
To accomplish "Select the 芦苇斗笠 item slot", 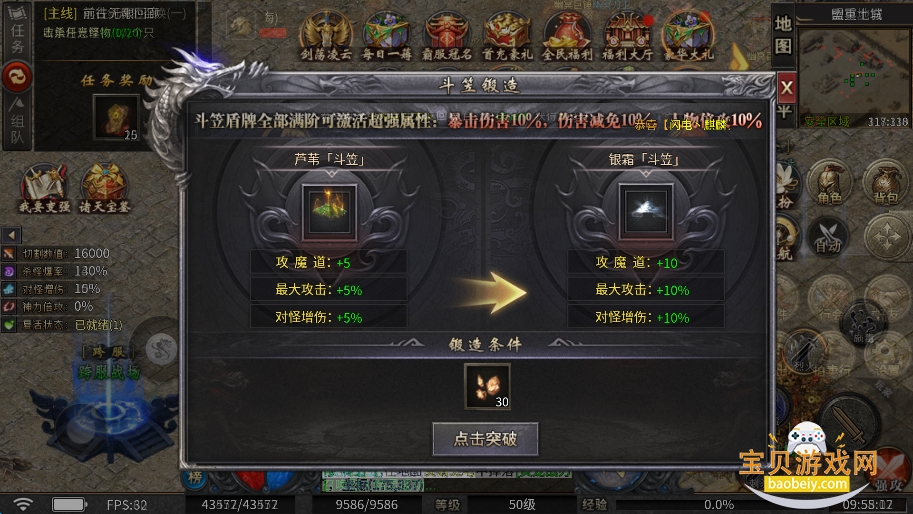I will [328, 205].
